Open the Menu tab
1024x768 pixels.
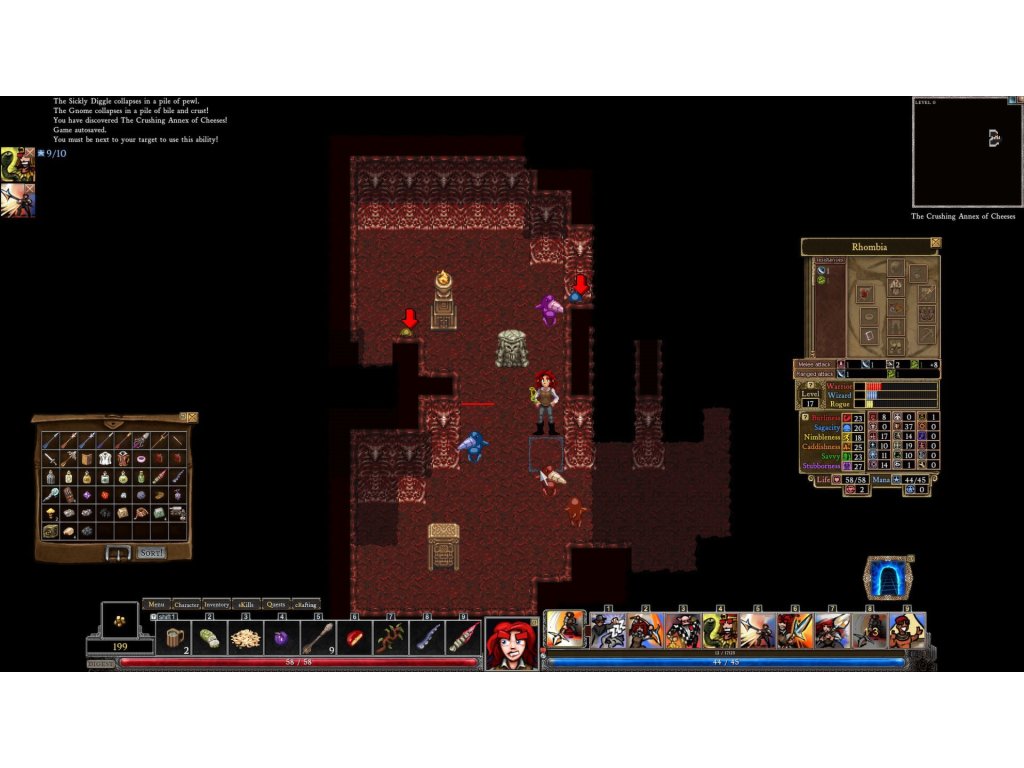click(x=156, y=604)
